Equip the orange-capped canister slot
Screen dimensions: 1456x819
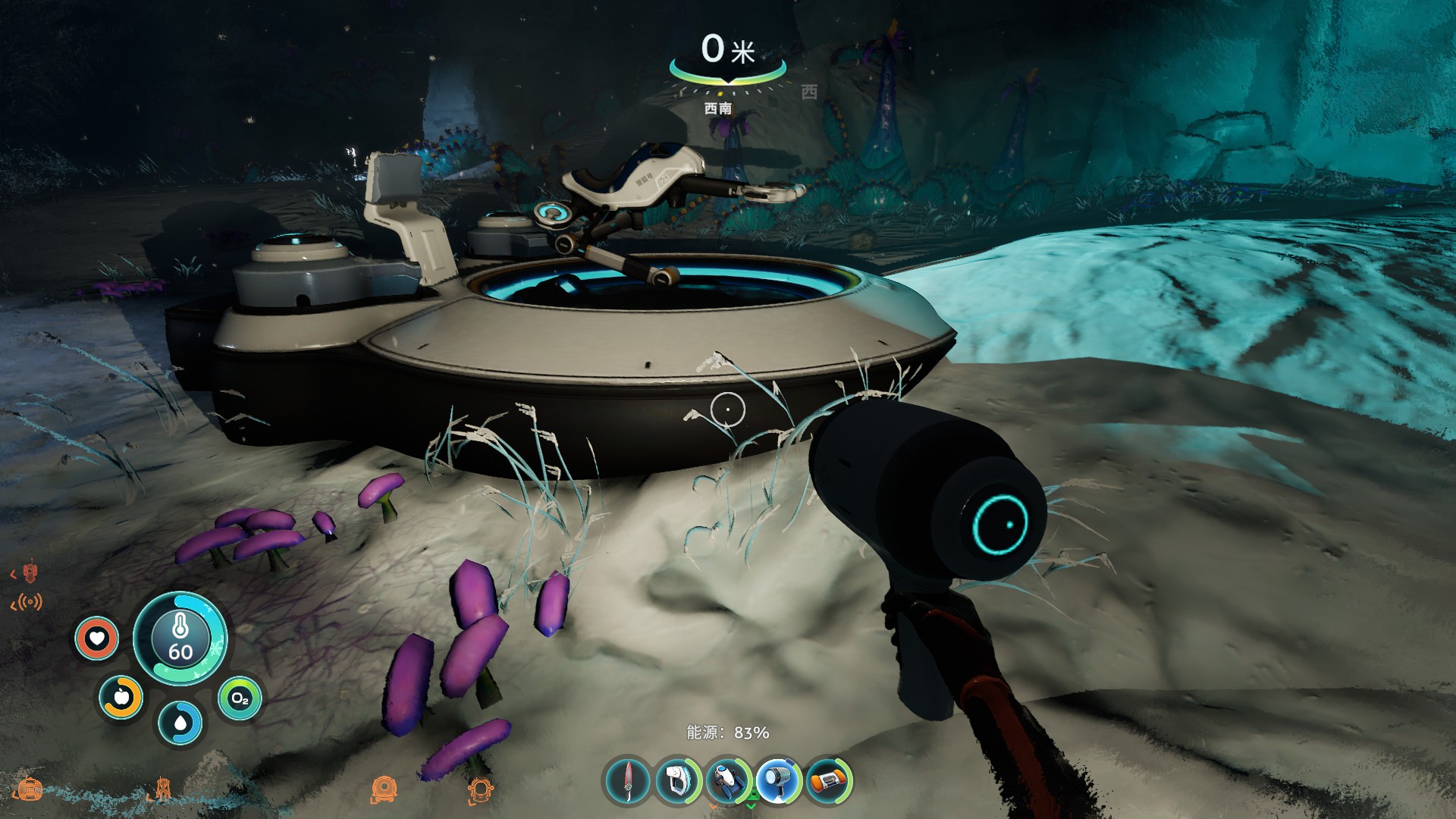[827, 780]
